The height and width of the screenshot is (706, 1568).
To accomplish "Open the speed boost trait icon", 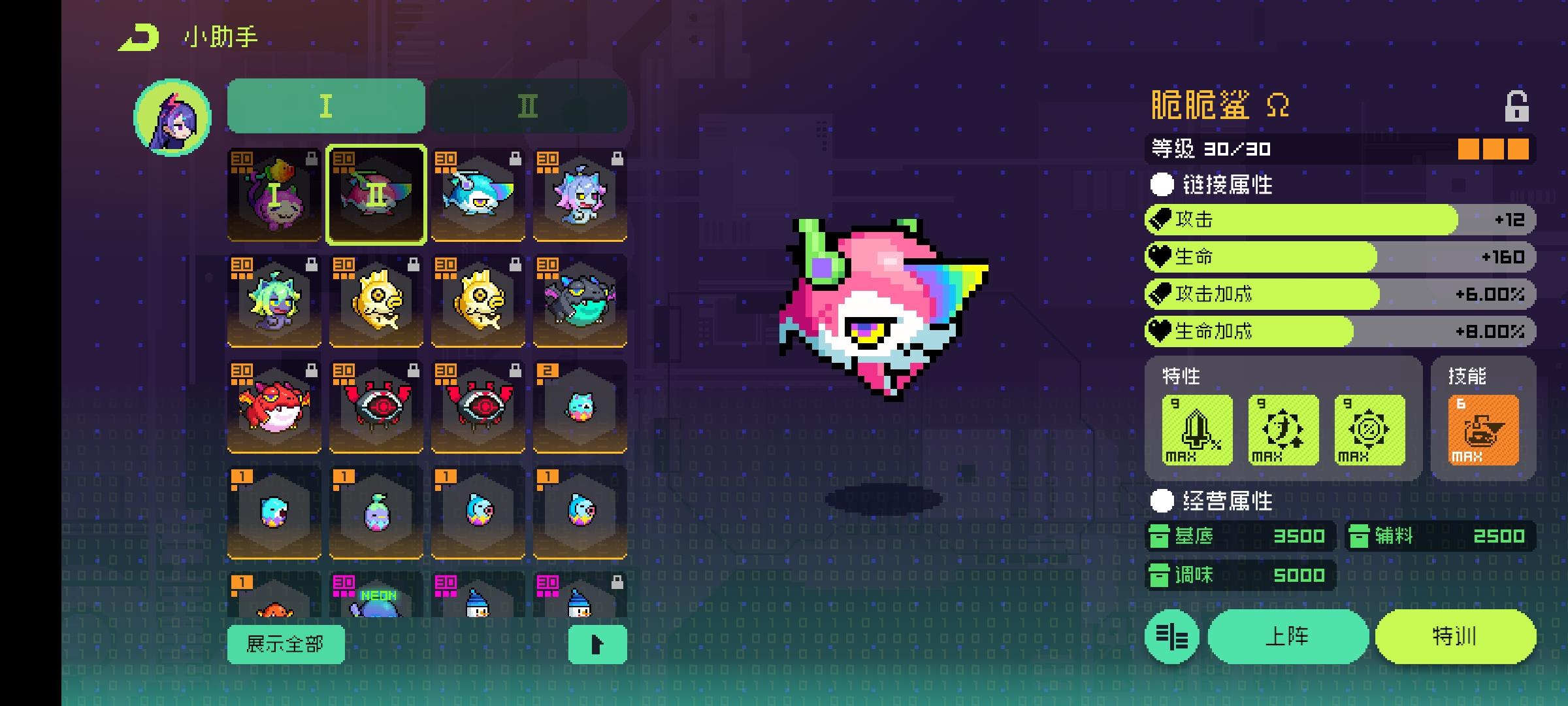I will [x=1282, y=430].
